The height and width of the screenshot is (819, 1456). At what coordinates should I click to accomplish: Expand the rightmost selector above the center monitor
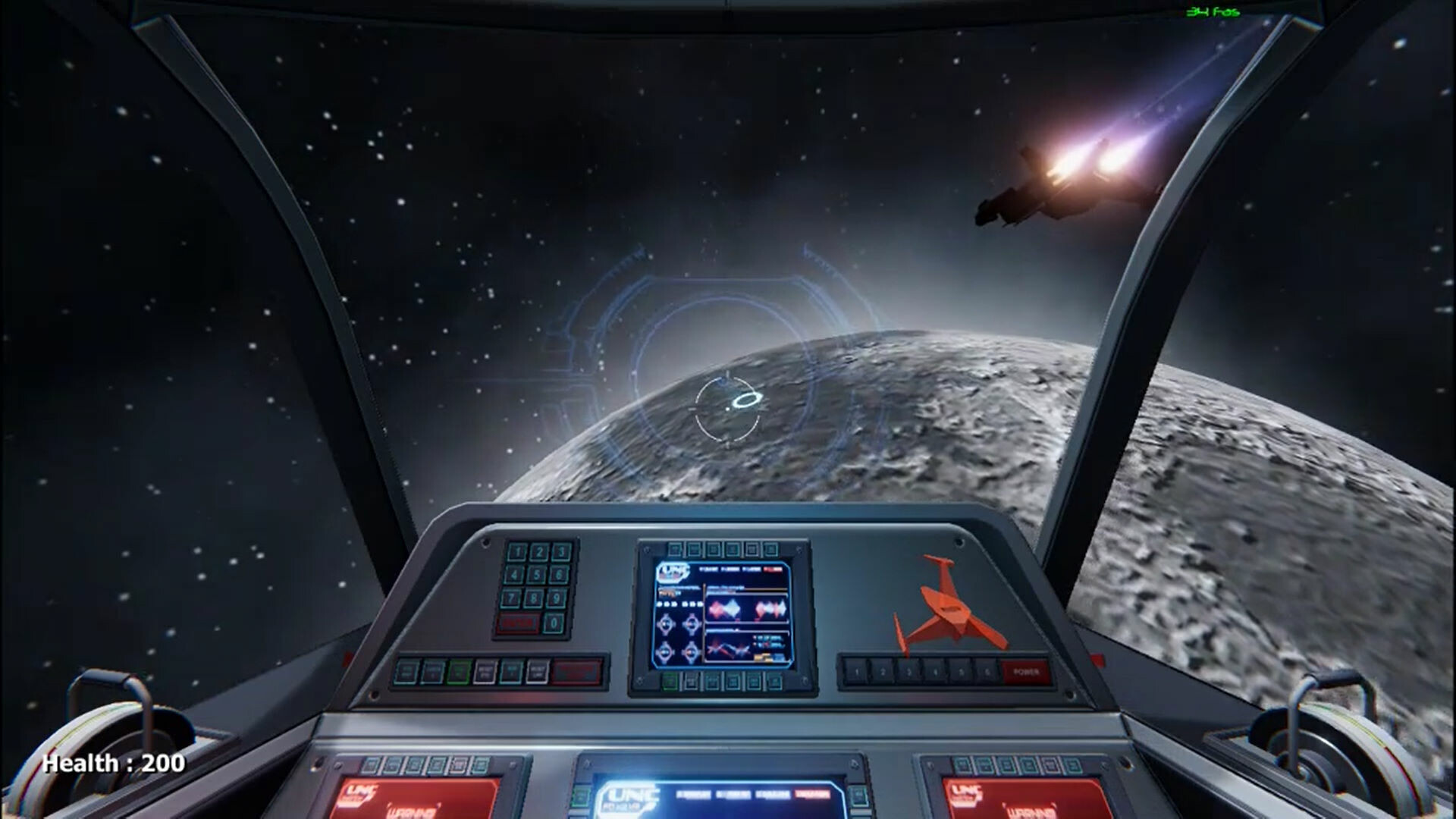772,548
